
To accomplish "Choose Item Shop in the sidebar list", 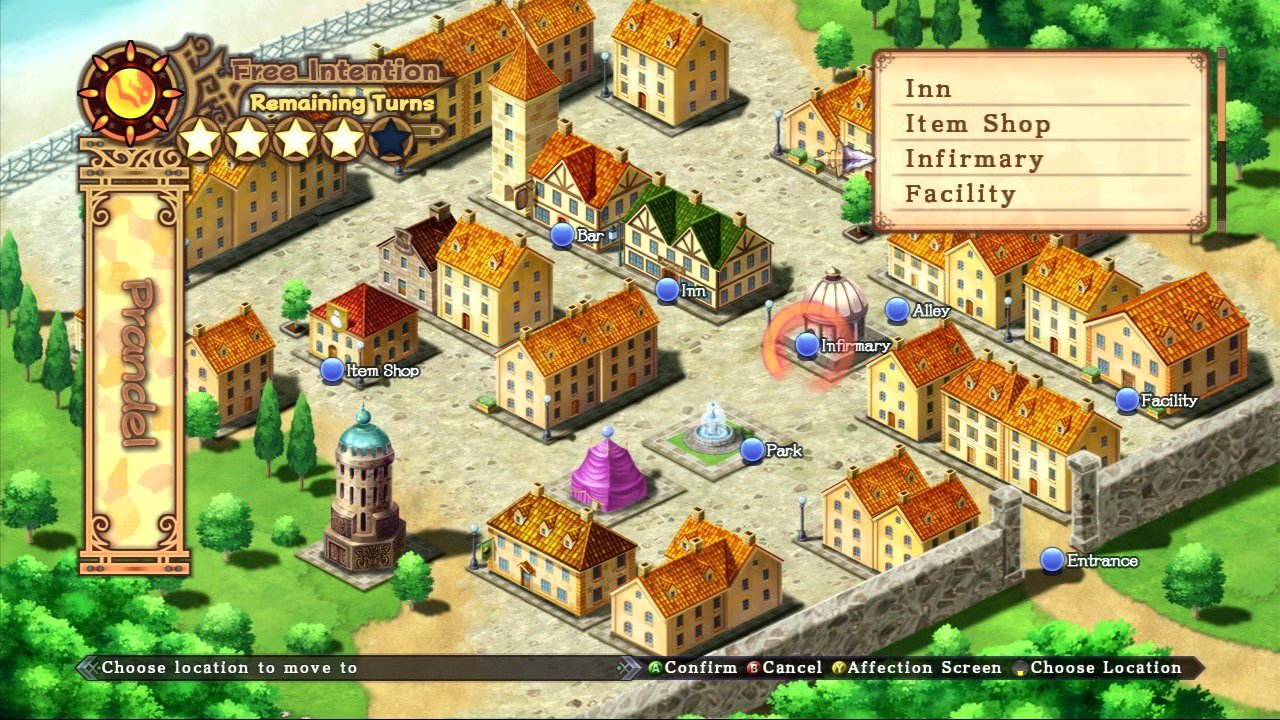I will (976, 122).
